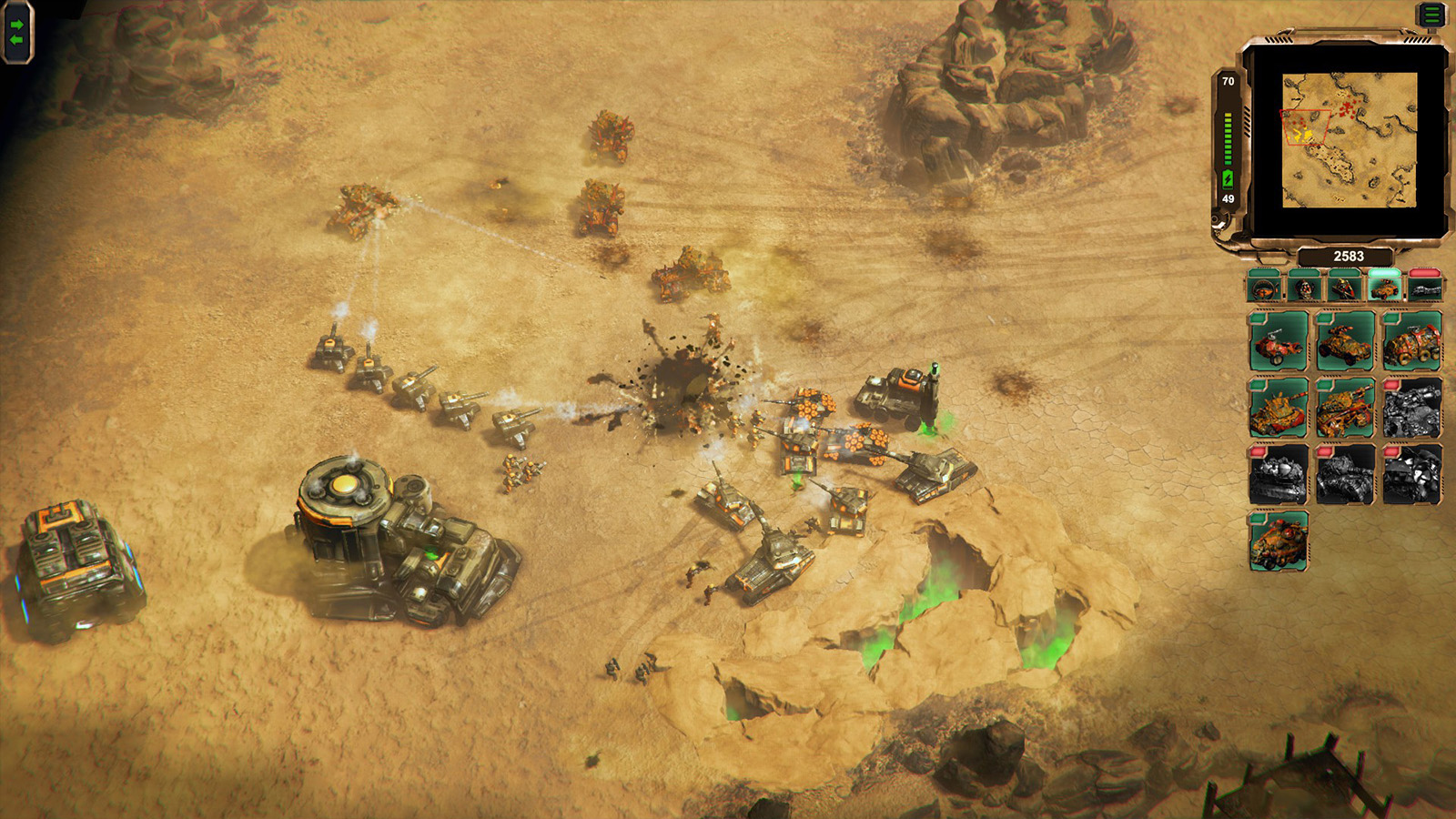Click the red viewport rectangle on minimap
1456x819 pixels.
pyautogui.click(x=1304, y=127)
